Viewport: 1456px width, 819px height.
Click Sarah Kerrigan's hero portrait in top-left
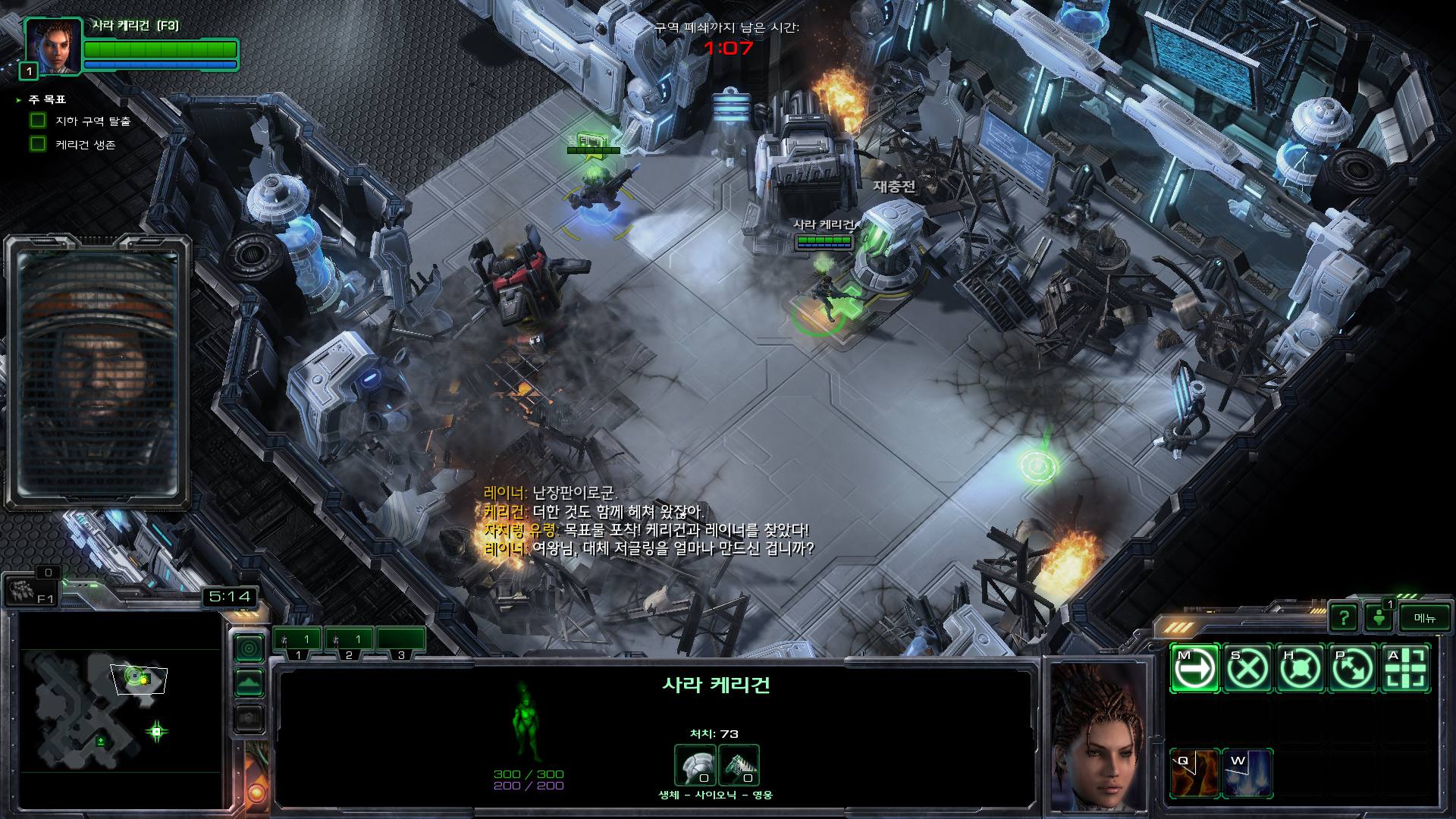pos(53,45)
